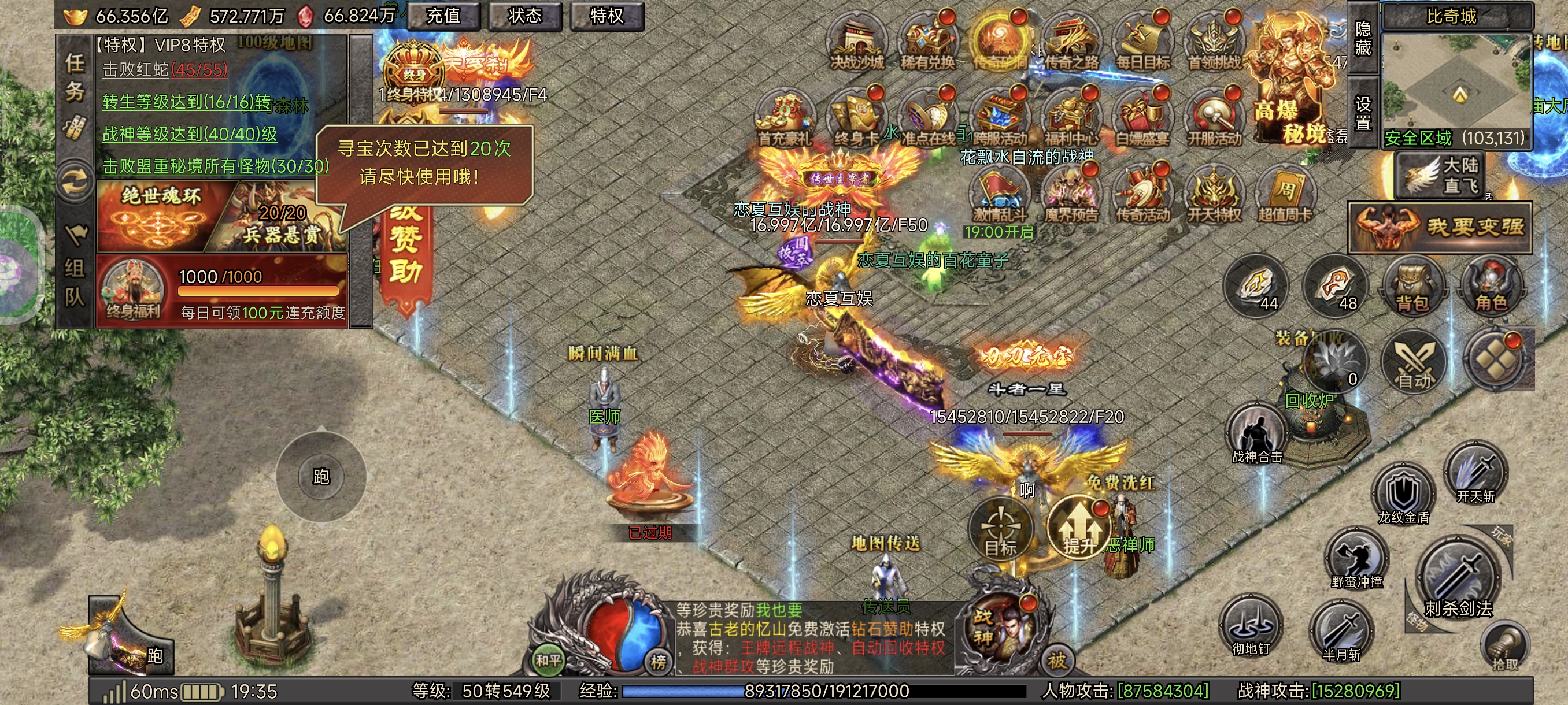Open 设置 settings
The image size is (1568, 705).
pos(1363,113)
